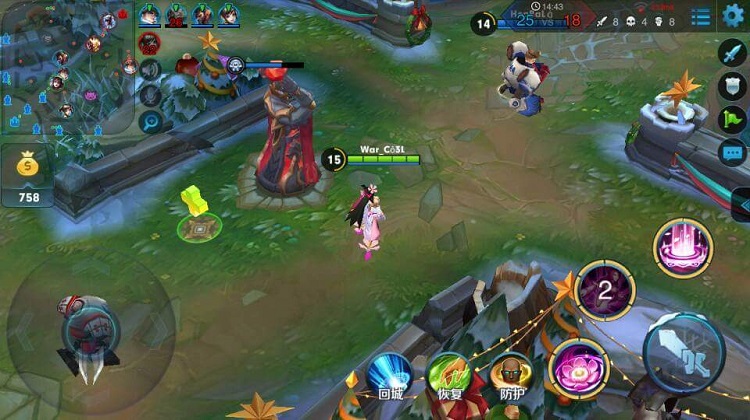
Task: Toggle the microphone icon
Action: coord(150,96)
